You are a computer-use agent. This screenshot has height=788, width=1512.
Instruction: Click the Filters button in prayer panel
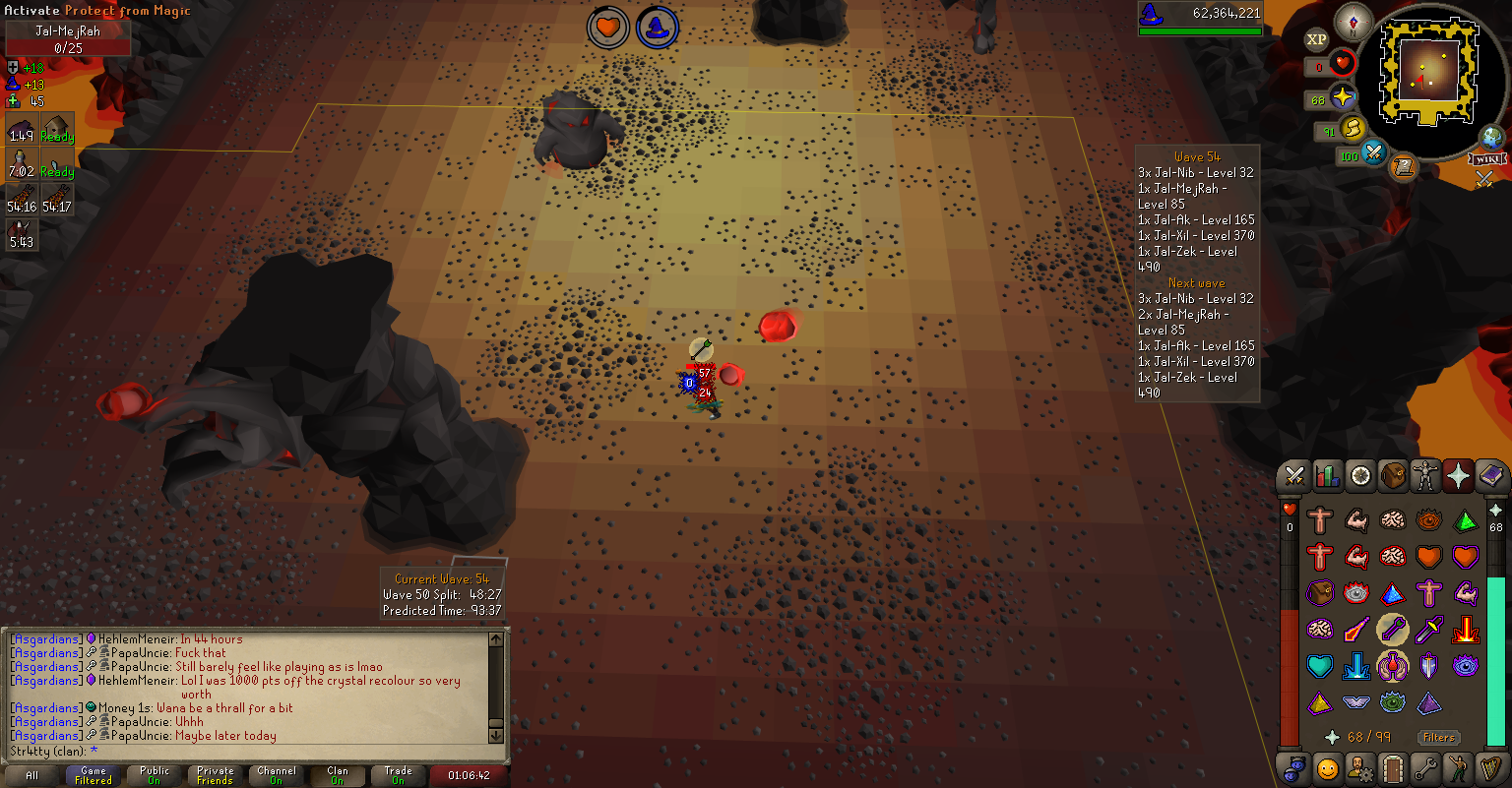click(x=1438, y=737)
